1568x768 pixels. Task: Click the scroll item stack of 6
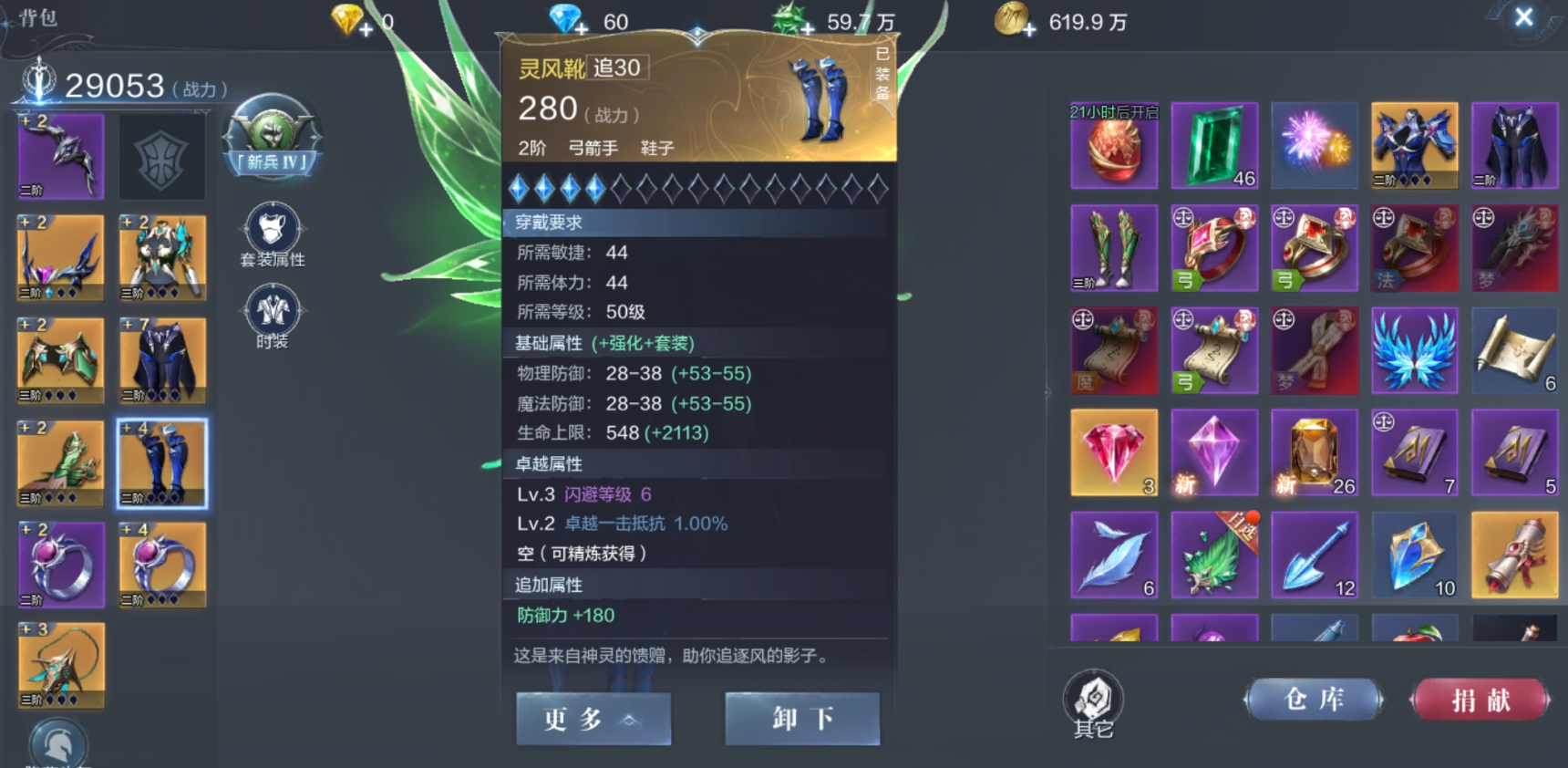(x=1516, y=350)
